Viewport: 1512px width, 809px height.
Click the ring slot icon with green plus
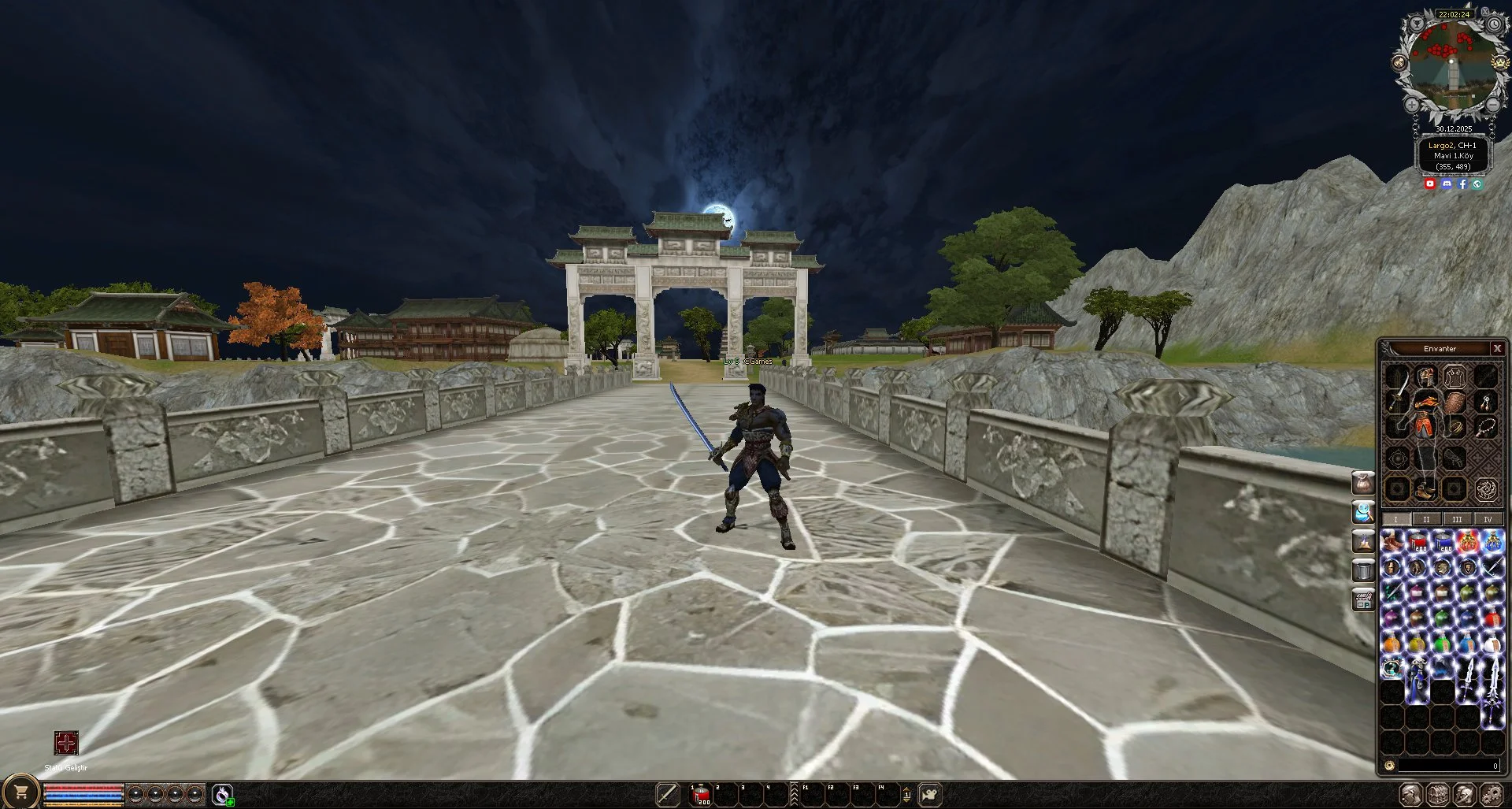223,794
